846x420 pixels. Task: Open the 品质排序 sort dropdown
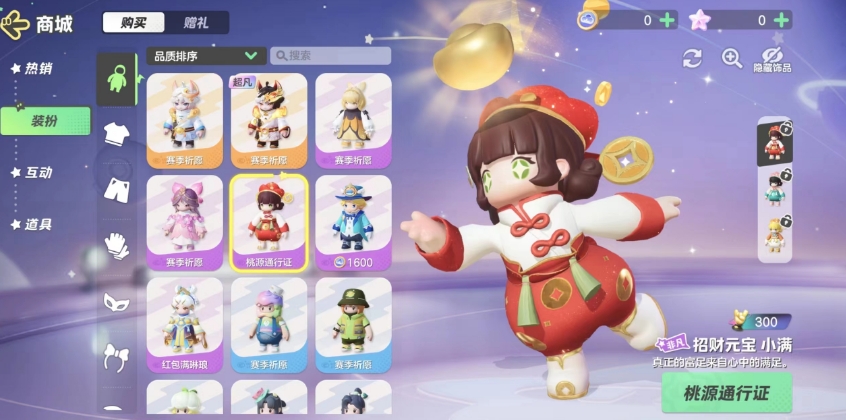205,56
